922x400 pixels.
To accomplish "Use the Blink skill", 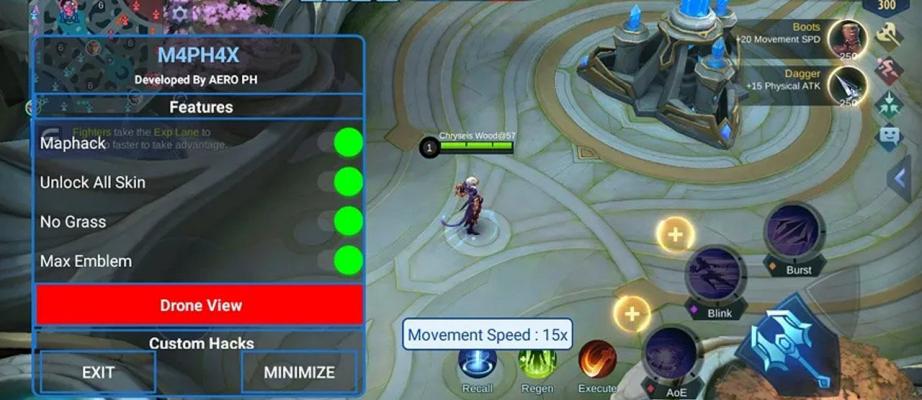I will [x=717, y=275].
